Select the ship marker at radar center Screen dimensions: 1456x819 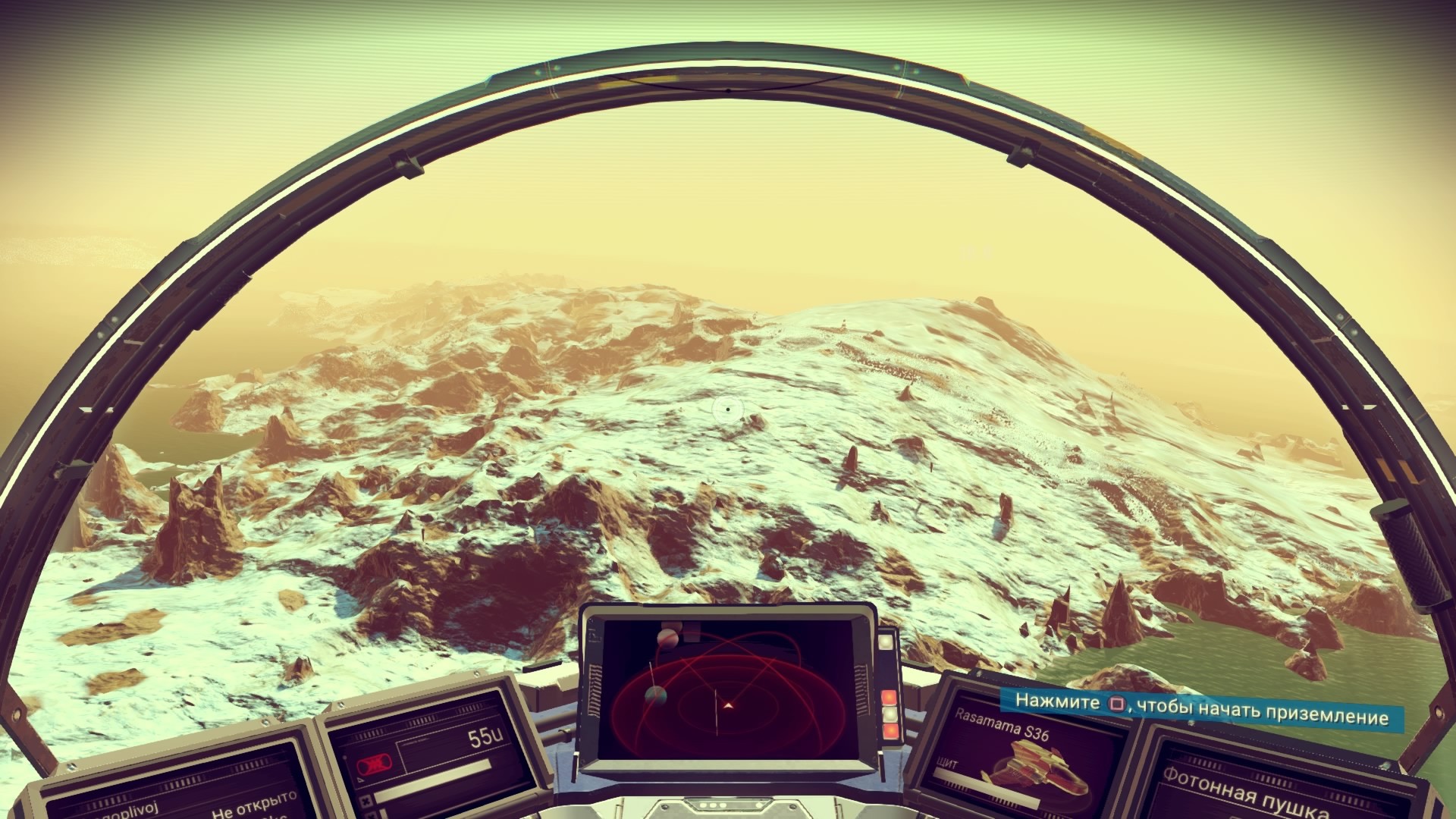[x=729, y=705]
